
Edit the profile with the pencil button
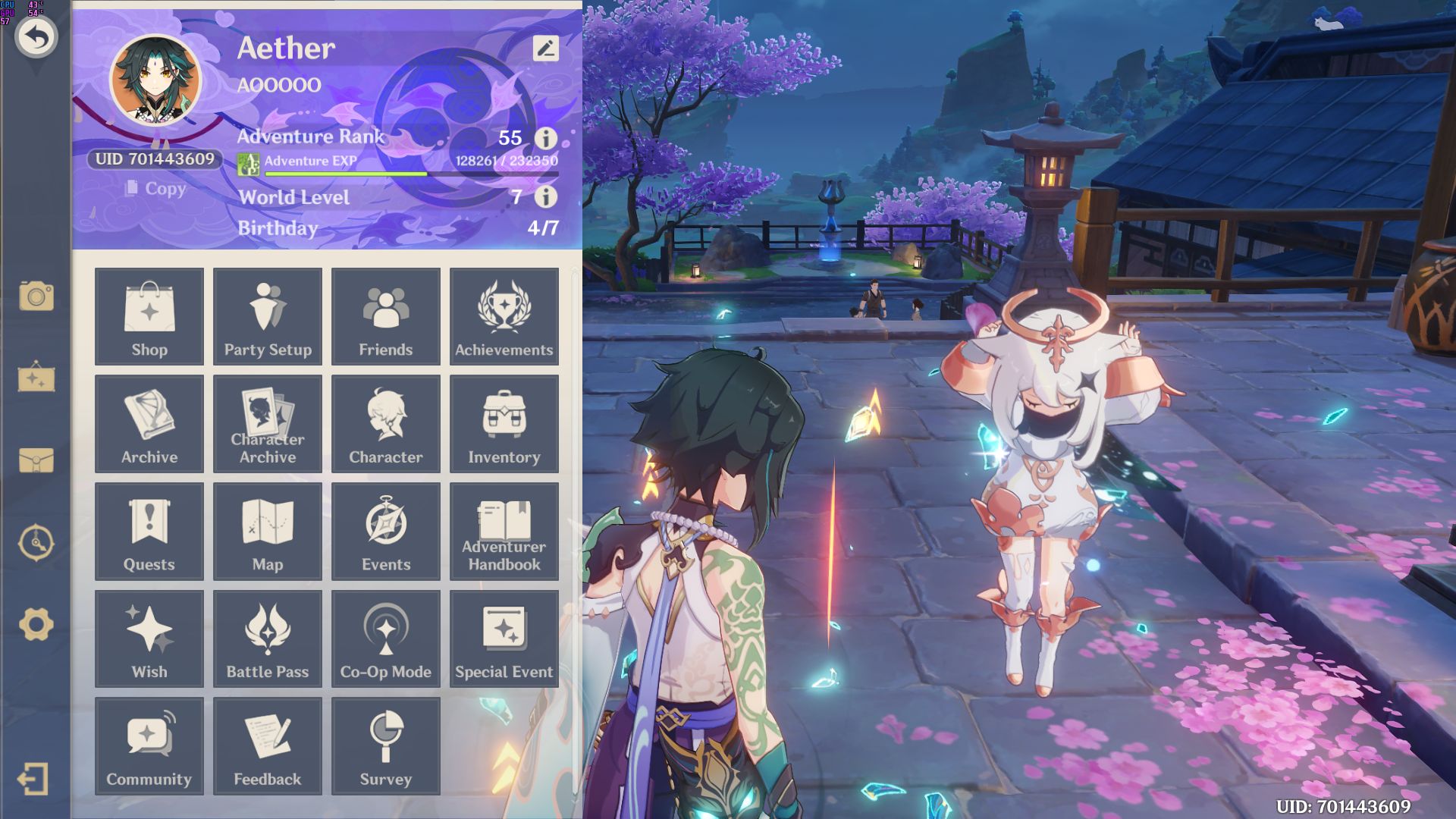[x=545, y=49]
